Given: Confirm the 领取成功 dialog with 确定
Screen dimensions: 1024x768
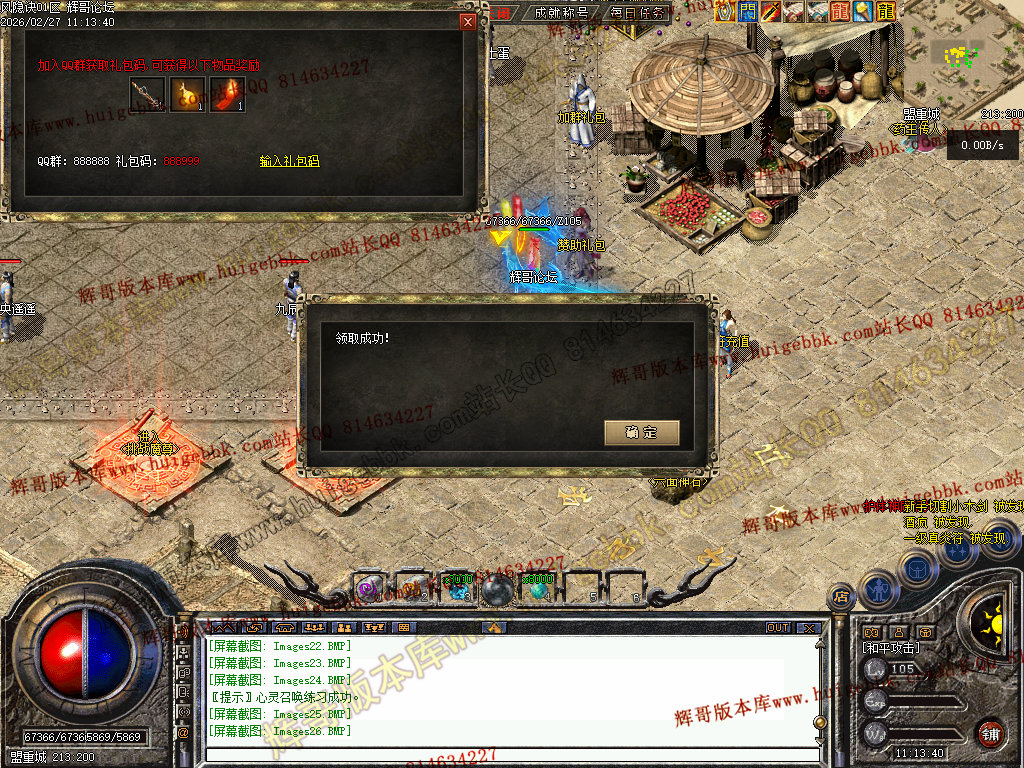Looking at the screenshot, I should pos(641,433).
